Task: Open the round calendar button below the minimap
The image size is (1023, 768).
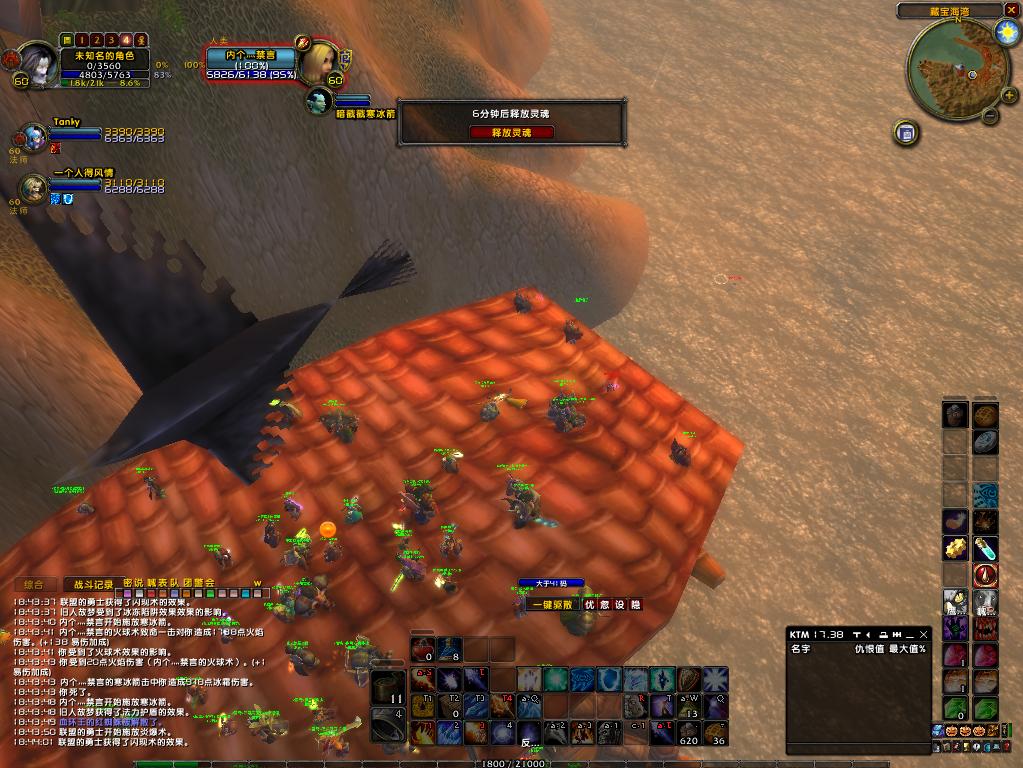Action: (906, 132)
